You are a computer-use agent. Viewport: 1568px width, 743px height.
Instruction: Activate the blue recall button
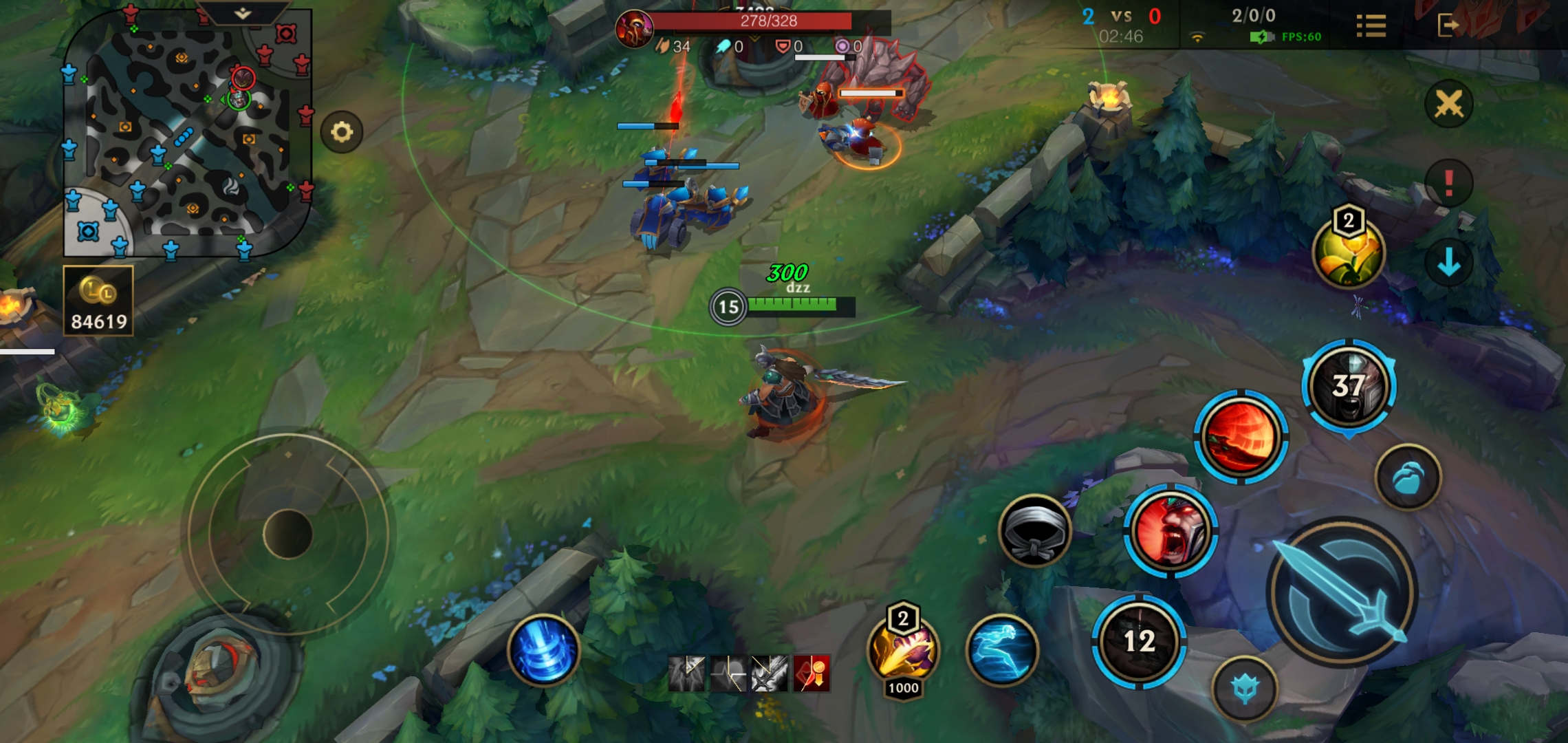543,650
